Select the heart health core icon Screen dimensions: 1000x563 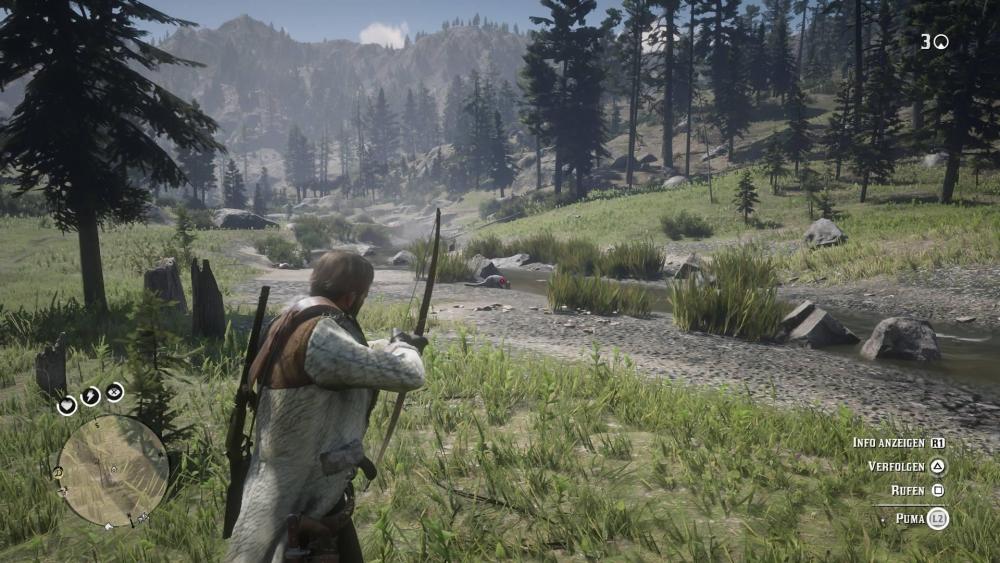pyautogui.click(x=67, y=405)
